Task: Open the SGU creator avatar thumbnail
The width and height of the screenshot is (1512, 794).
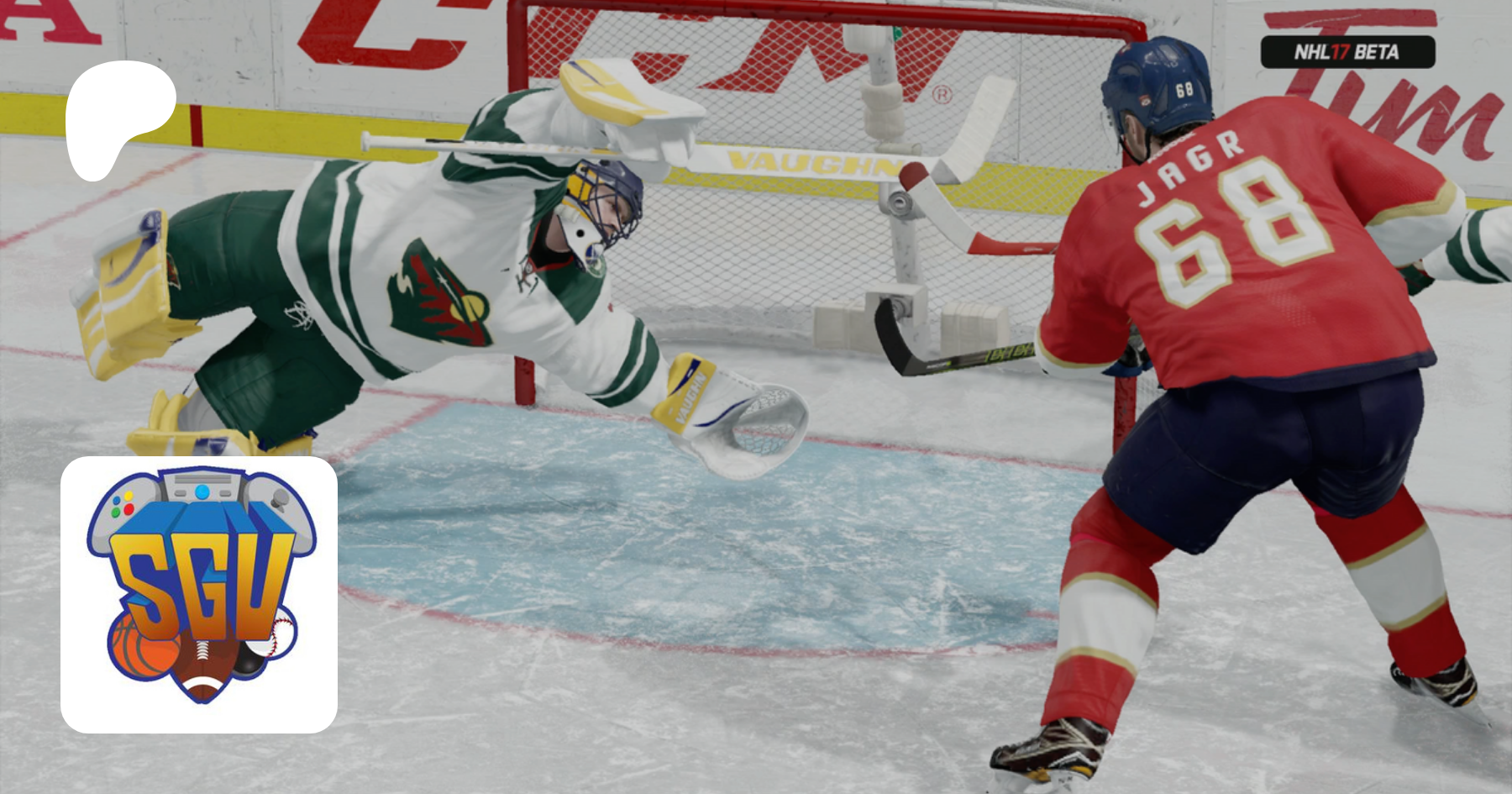Action: pos(199,594)
